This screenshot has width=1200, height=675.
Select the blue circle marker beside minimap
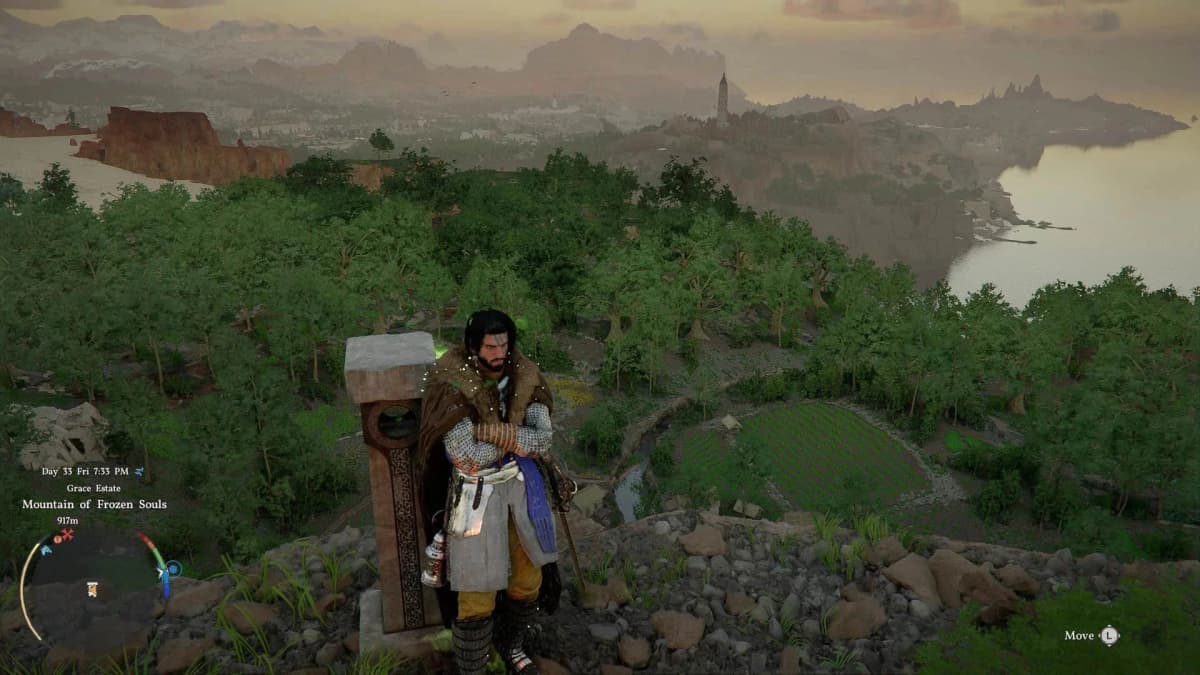pos(173,568)
